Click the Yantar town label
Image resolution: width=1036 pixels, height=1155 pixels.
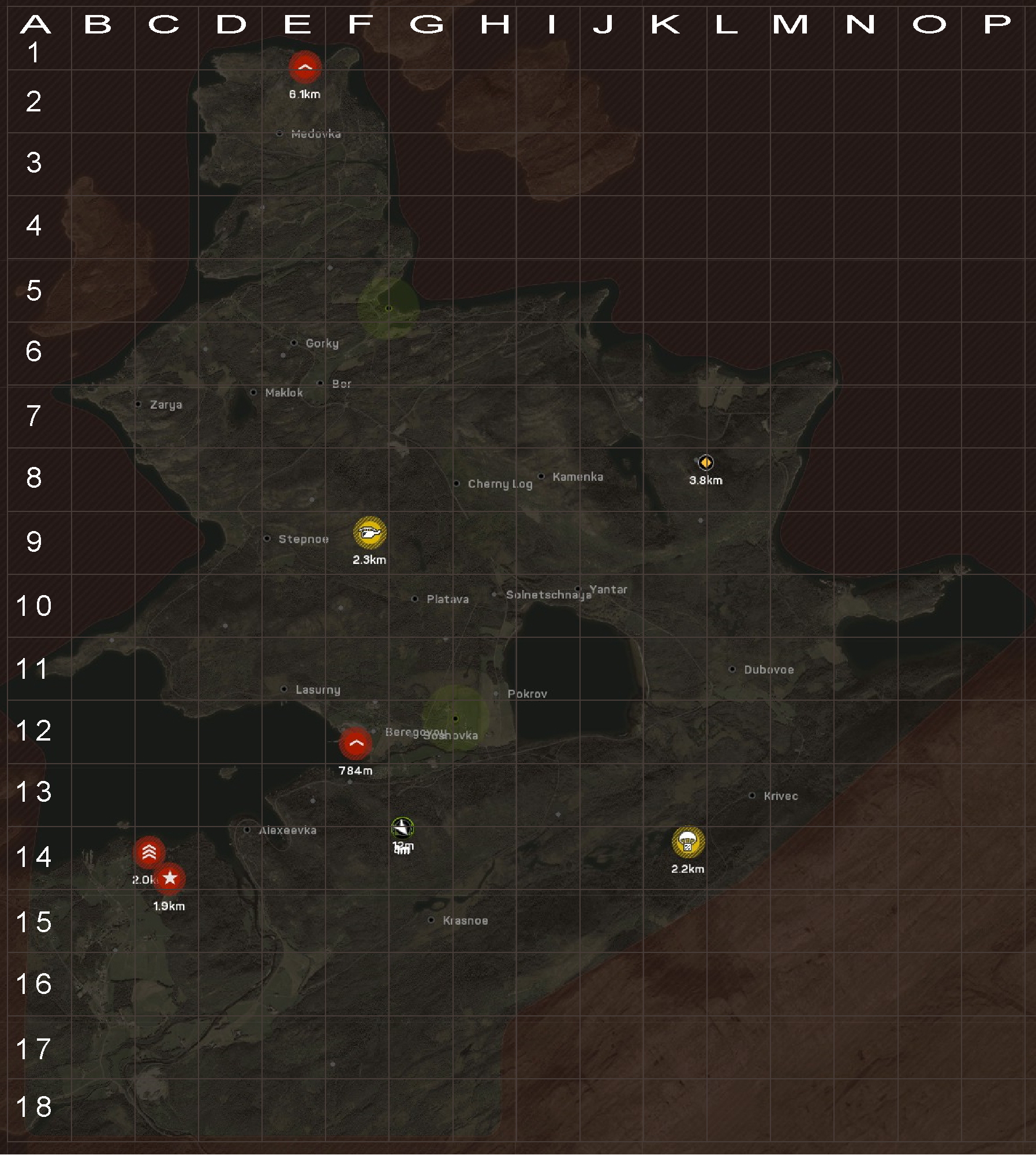pyautogui.click(x=609, y=589)
